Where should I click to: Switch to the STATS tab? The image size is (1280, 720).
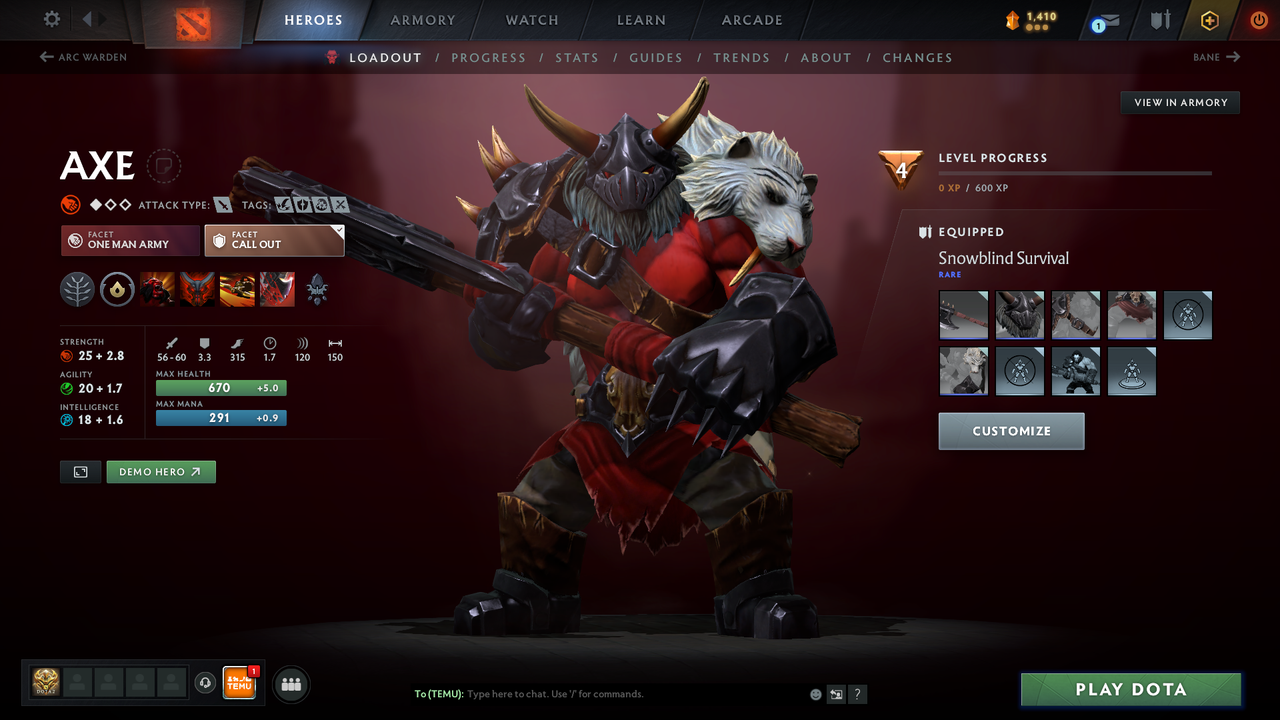(x=577, y=57)
